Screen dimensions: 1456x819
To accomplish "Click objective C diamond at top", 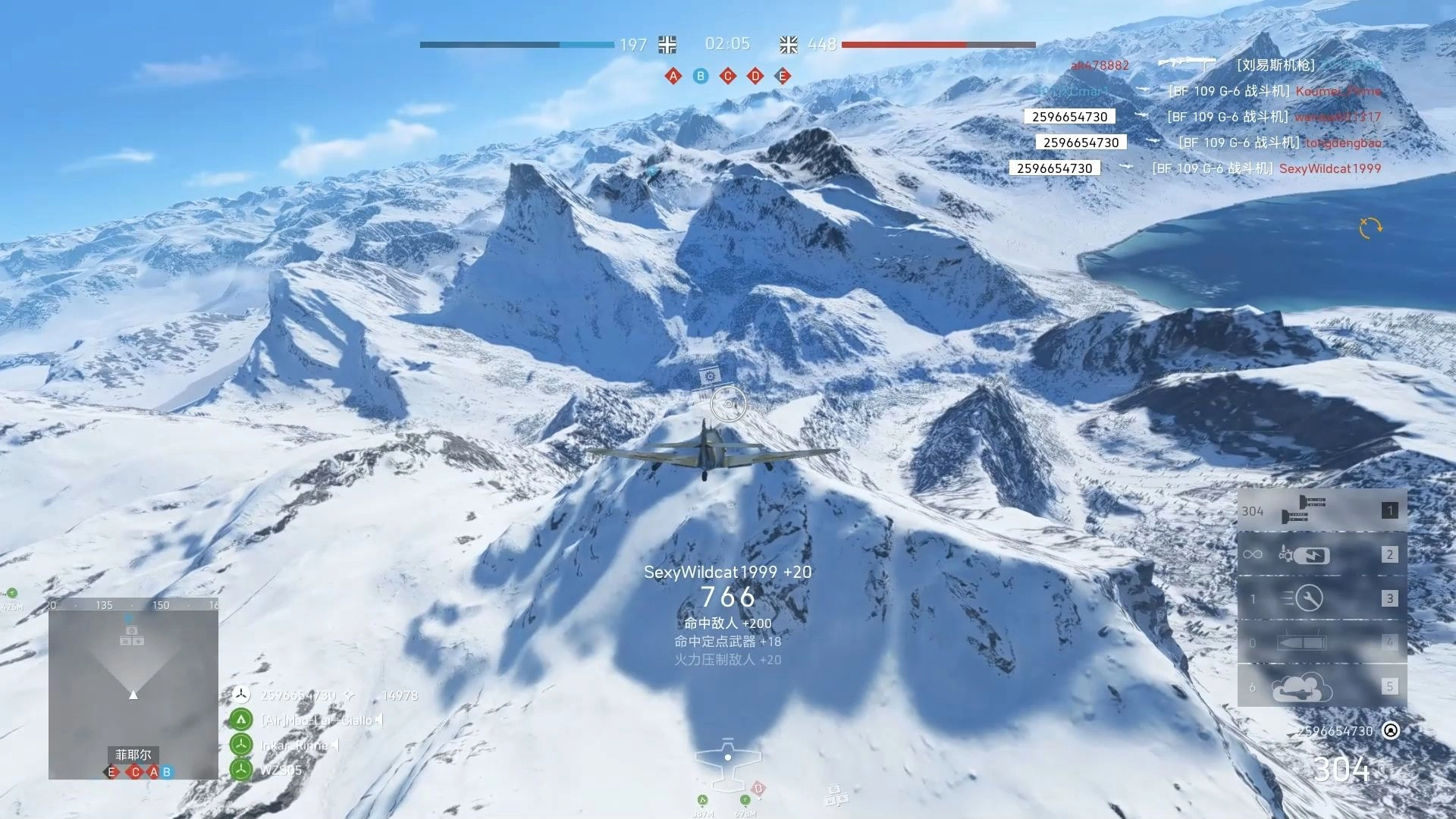I will tap(728, 76).
